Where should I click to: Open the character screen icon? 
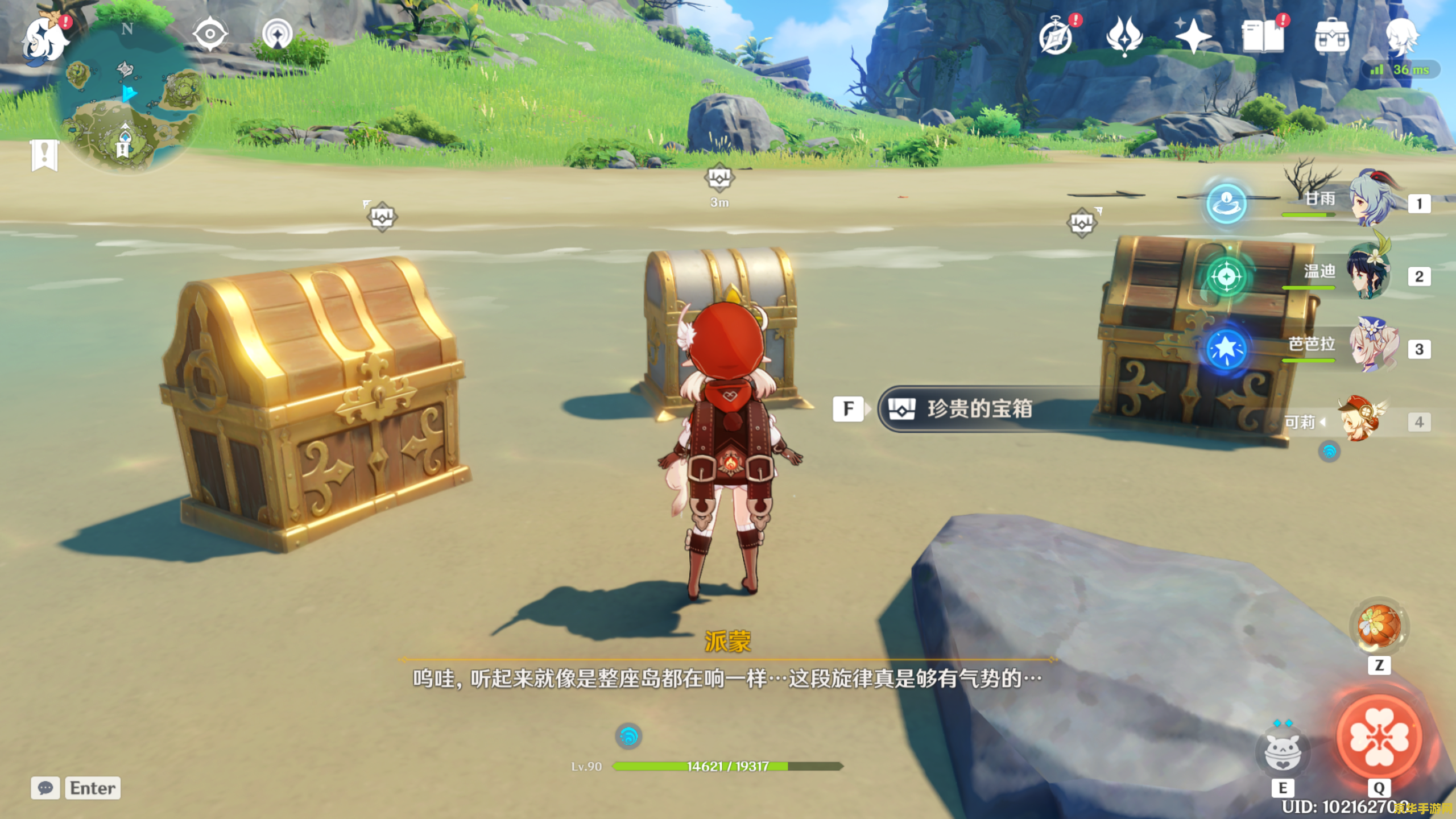coord(1400,35)
